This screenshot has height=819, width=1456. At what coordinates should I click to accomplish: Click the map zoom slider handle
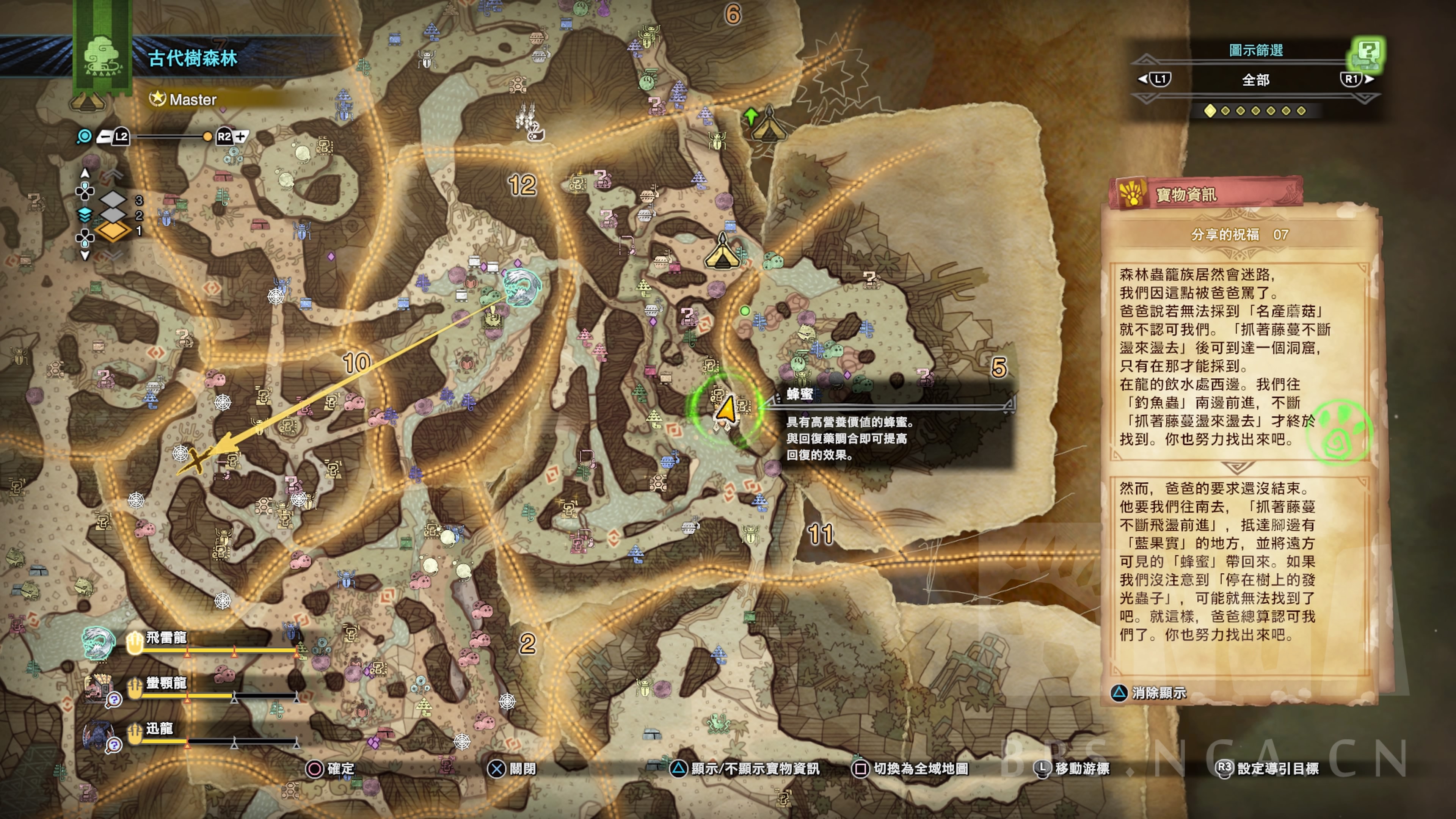click(207, 137)
